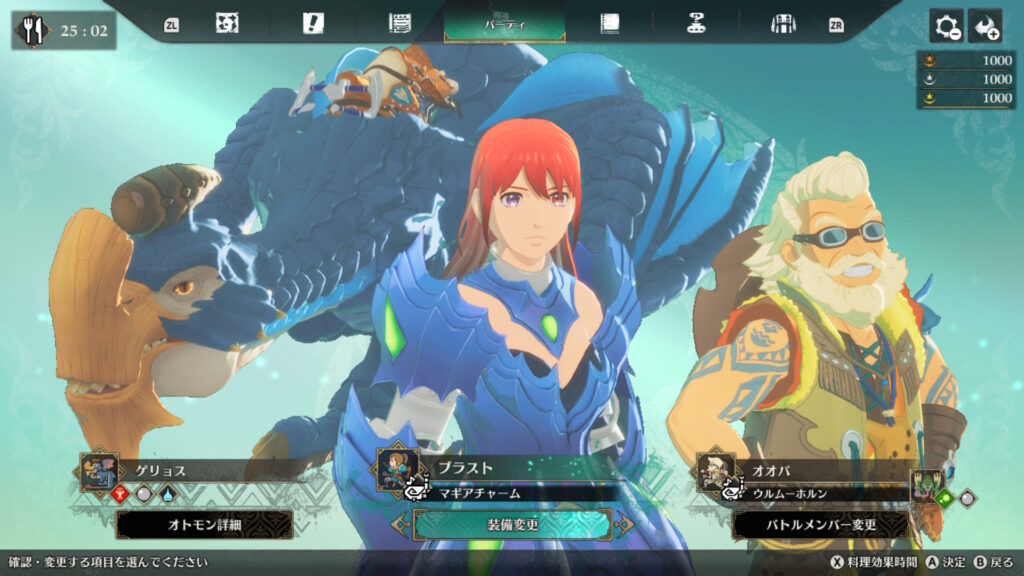The height and width of the screenshot is (576, 1024).
Task: Select the ゲリョス monster portrait
Action: click(100, 471)
